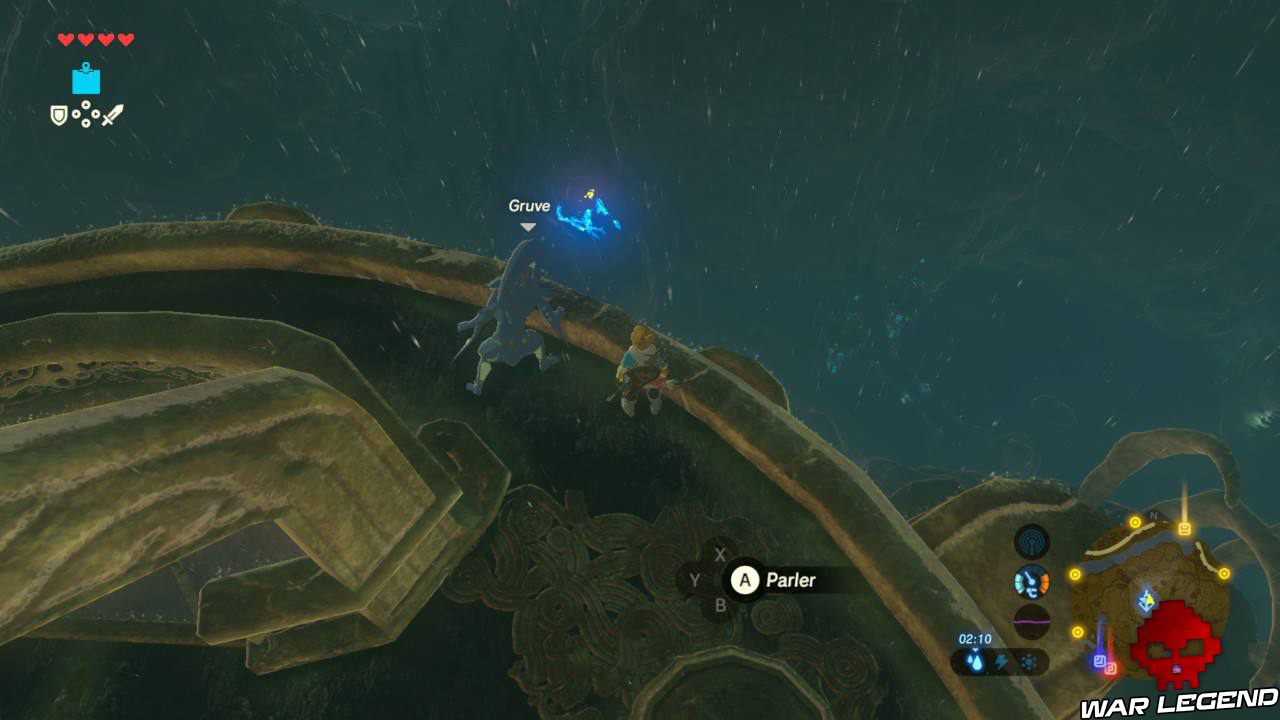
Task: Select the Sheikah Slate icon top-left
Action: point(86,78)
